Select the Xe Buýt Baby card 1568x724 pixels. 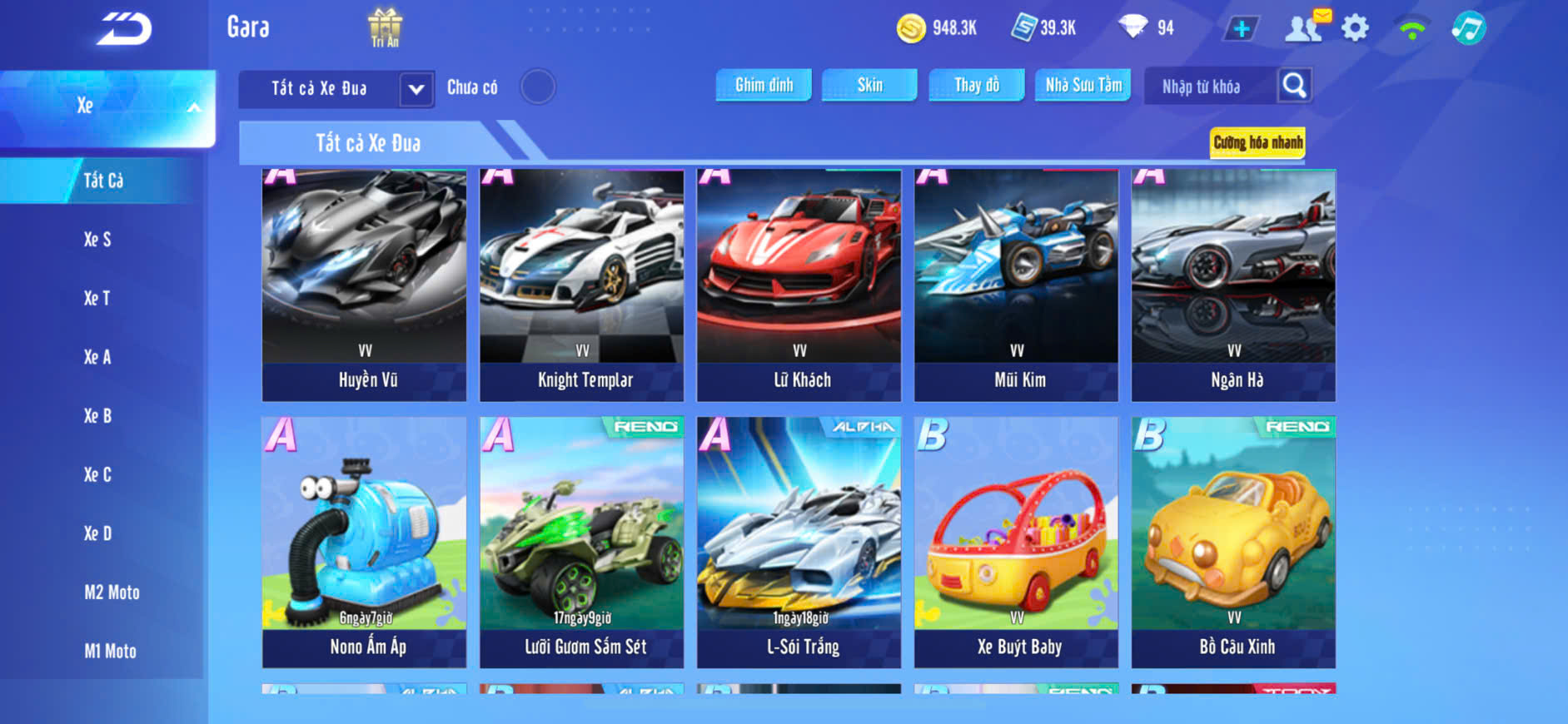tap(1016, 541)
